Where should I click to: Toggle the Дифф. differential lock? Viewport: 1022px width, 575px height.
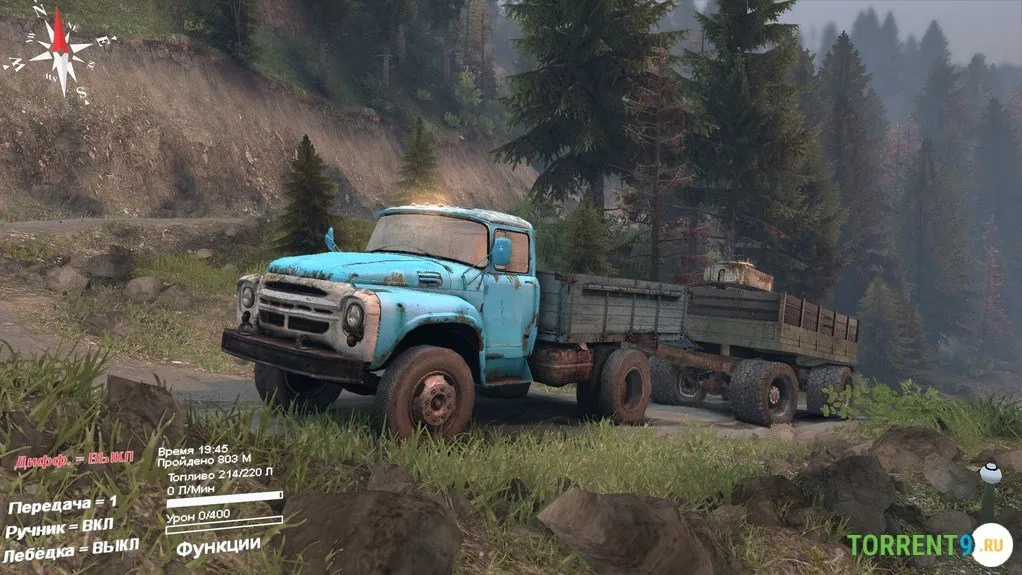coord(75,459)
